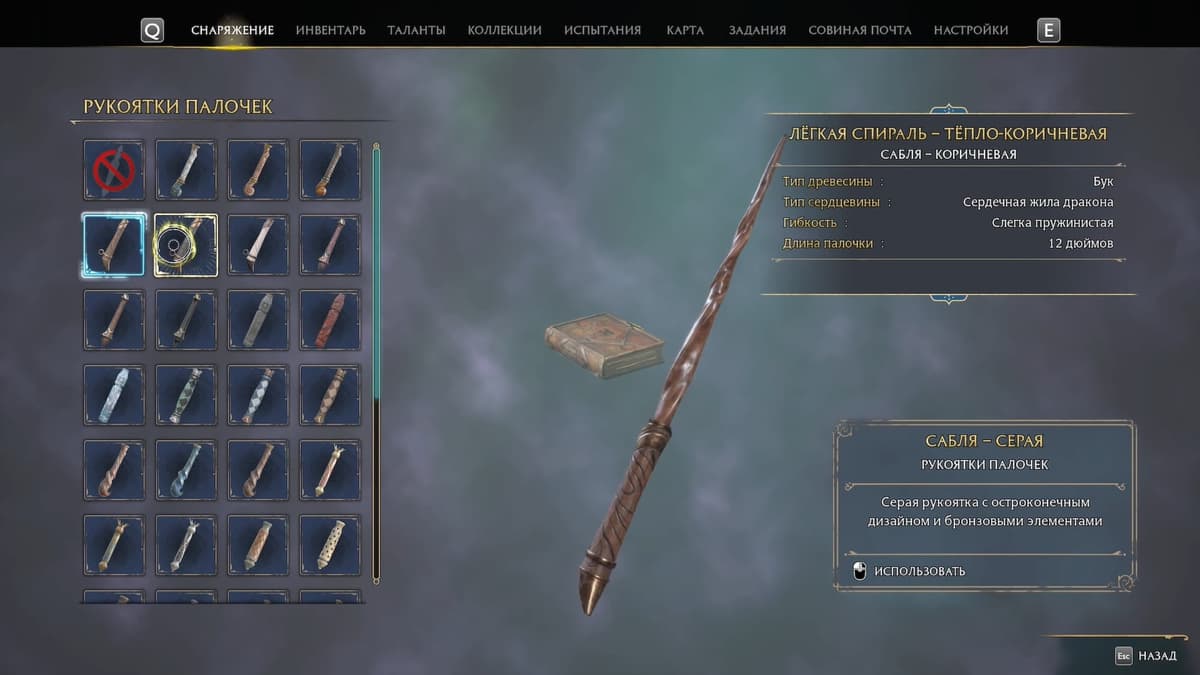Open the Настройки tab
1200x675 pixels.
point(970,30)
